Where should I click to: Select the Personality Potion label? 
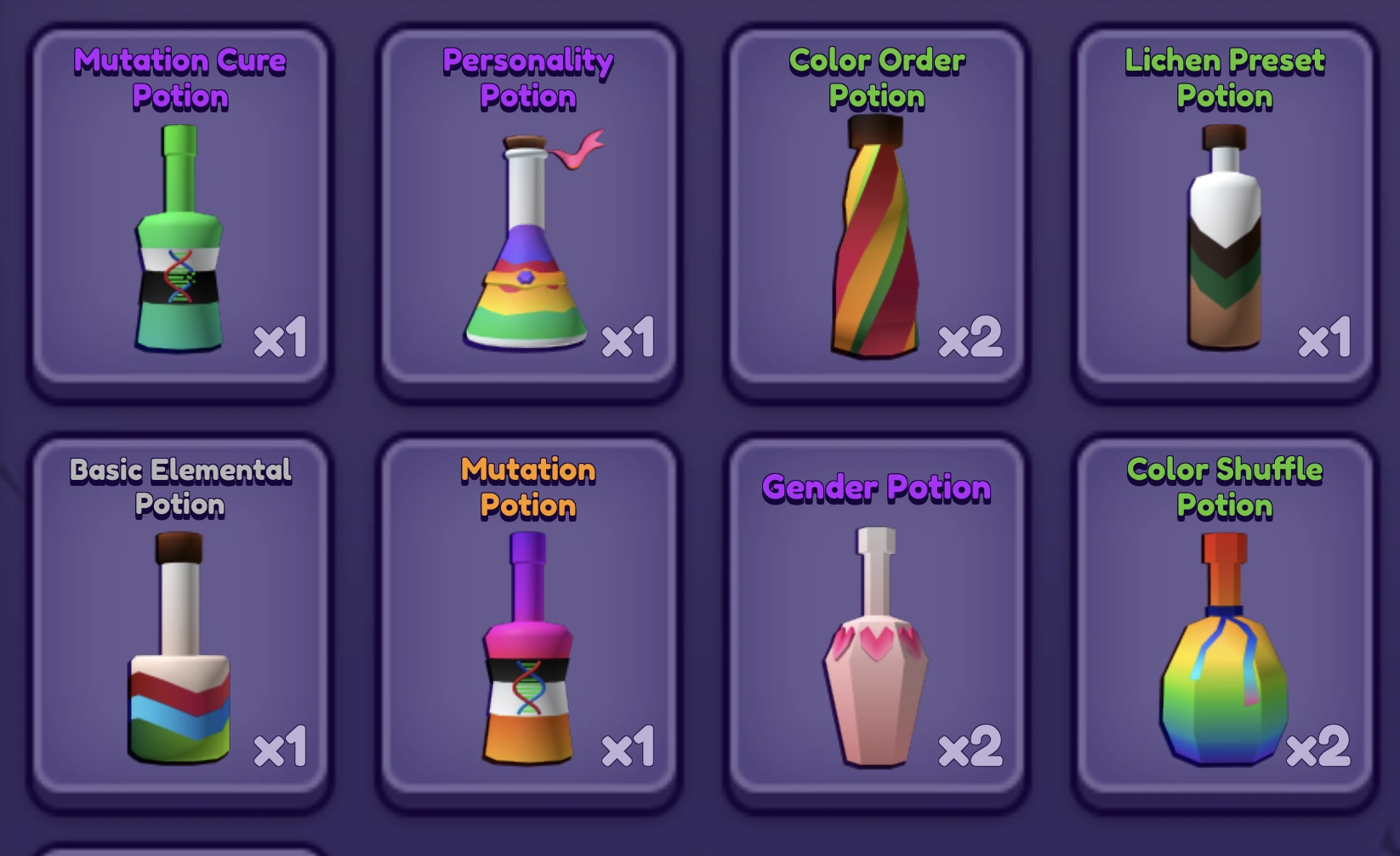[x=526, y=78]
